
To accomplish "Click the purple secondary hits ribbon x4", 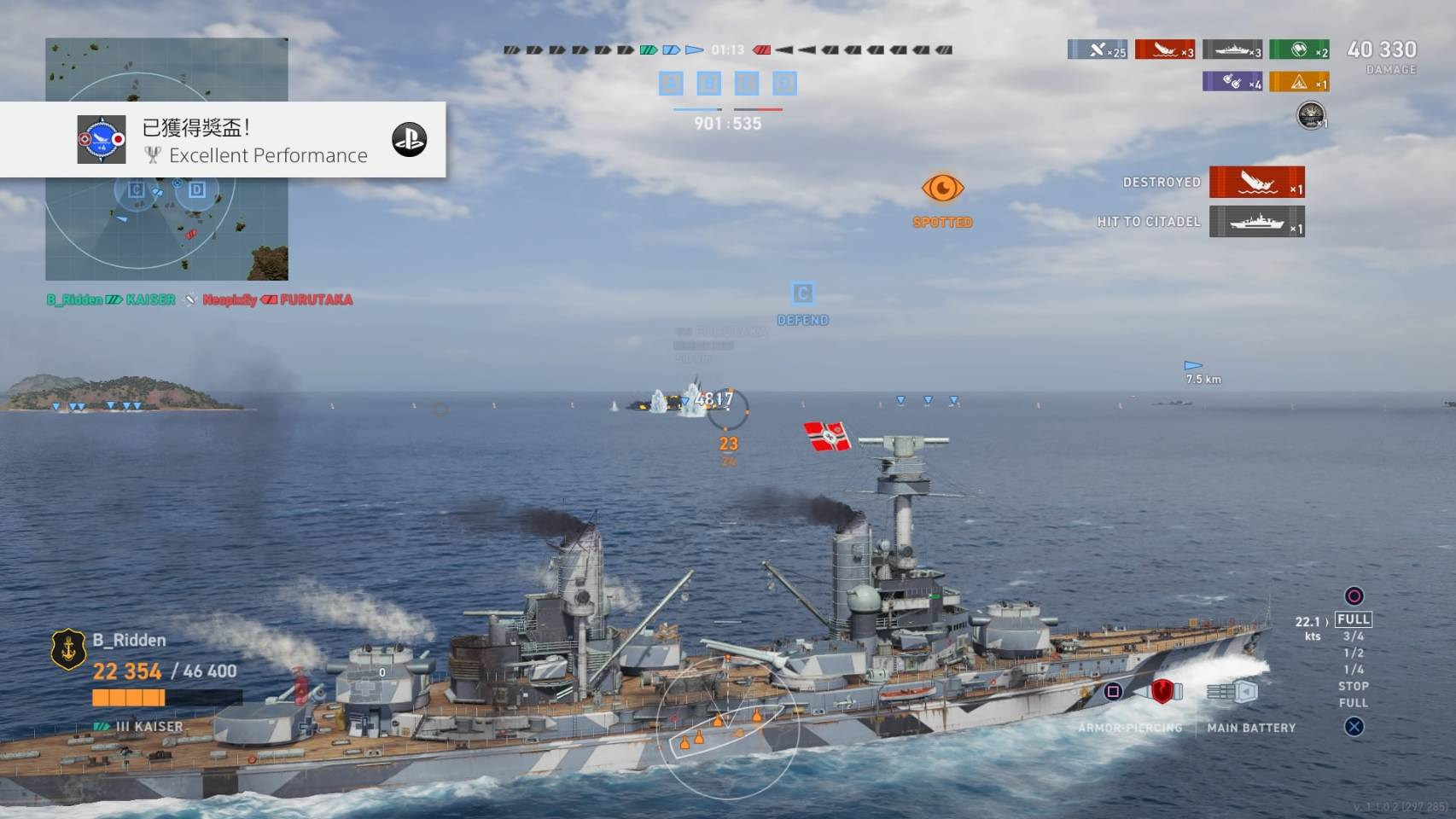I will (1232, 81).
